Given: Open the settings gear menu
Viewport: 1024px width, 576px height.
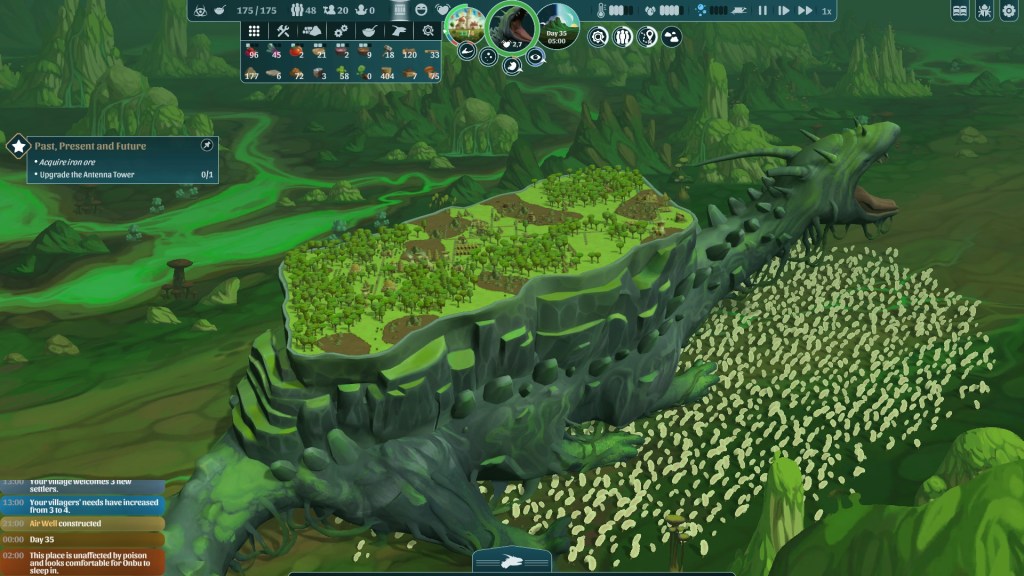Looking at the screenshot, I should point(1009,11).
